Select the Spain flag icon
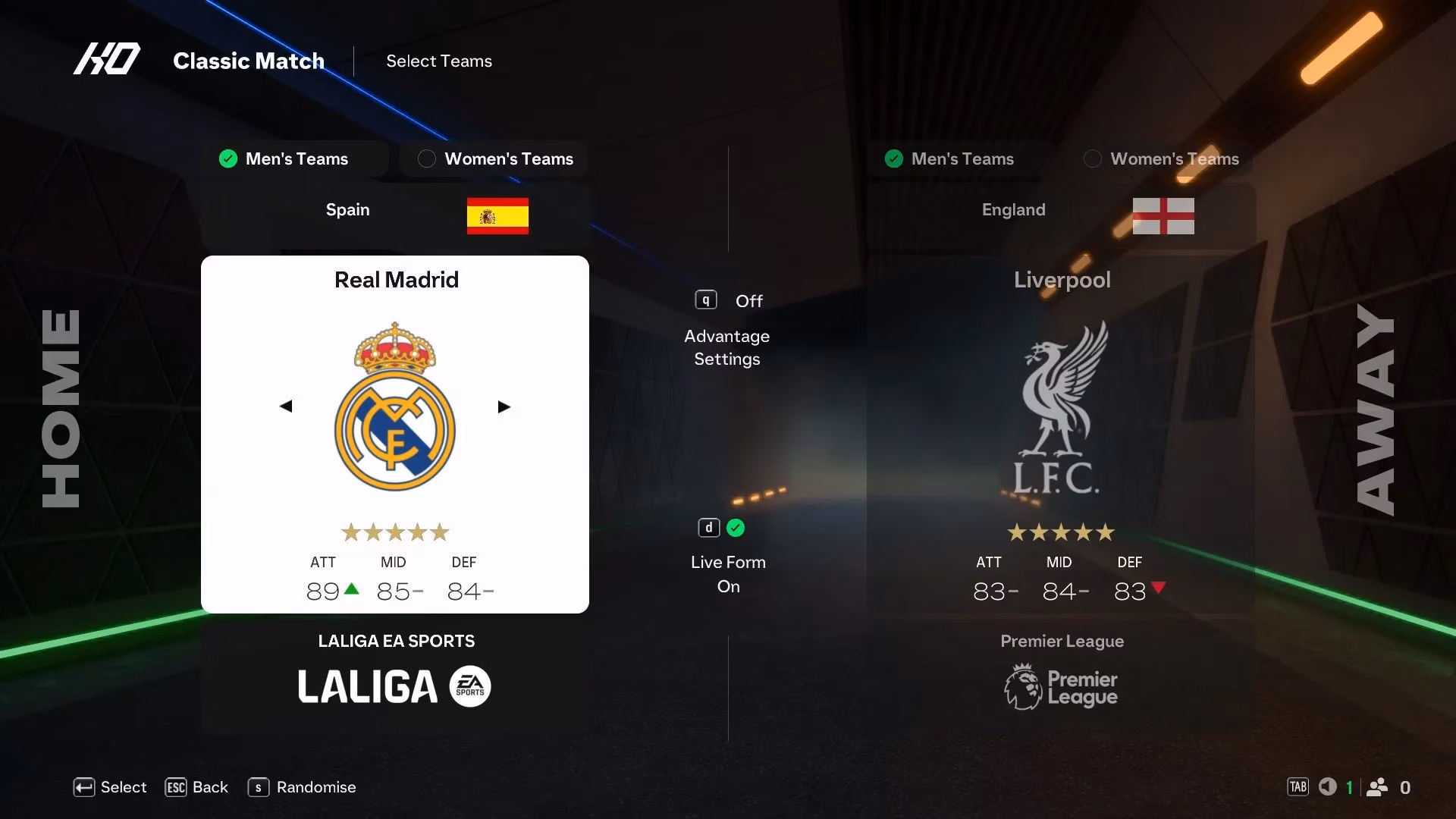The image size is (1456, 819). coord(498,218)
